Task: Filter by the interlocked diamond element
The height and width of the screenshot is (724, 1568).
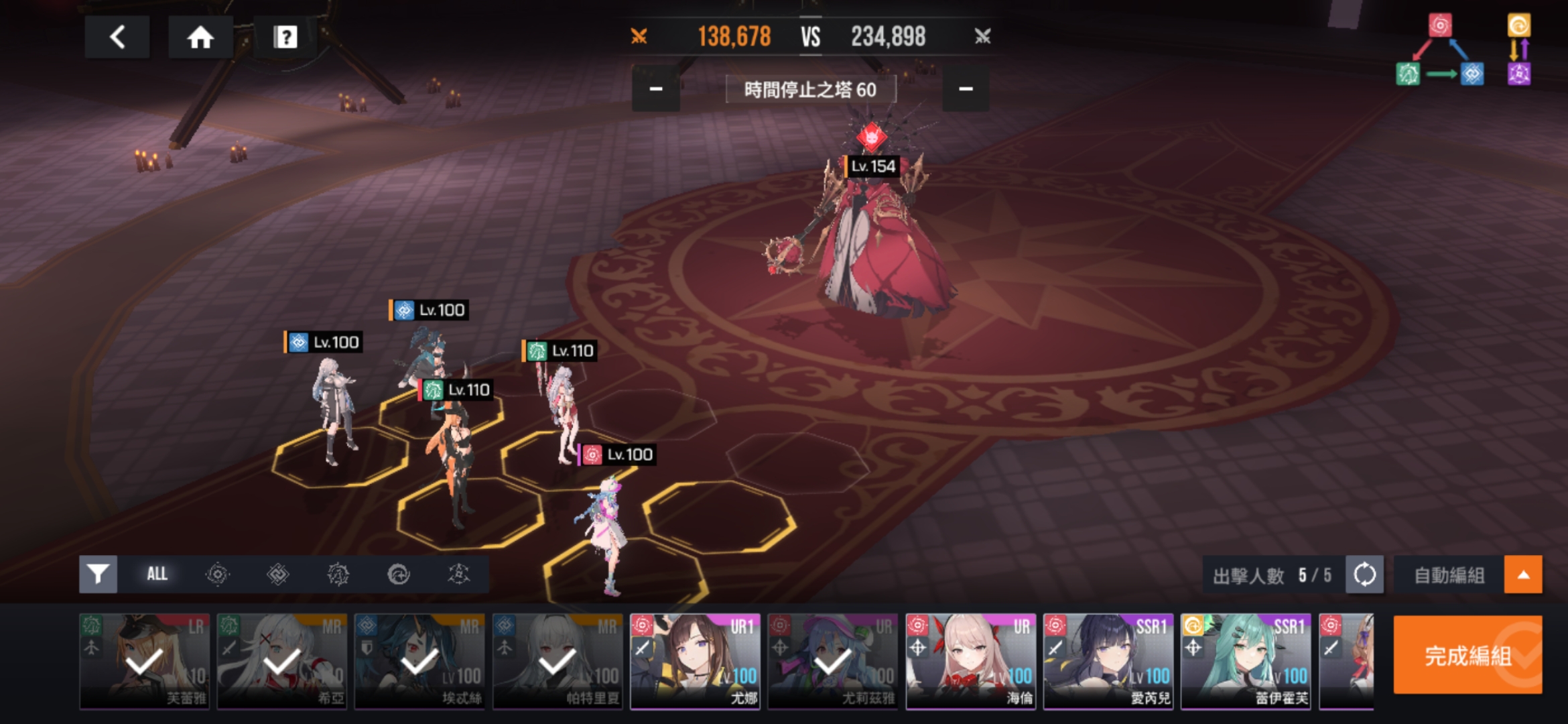Action: tap(277, 574)
